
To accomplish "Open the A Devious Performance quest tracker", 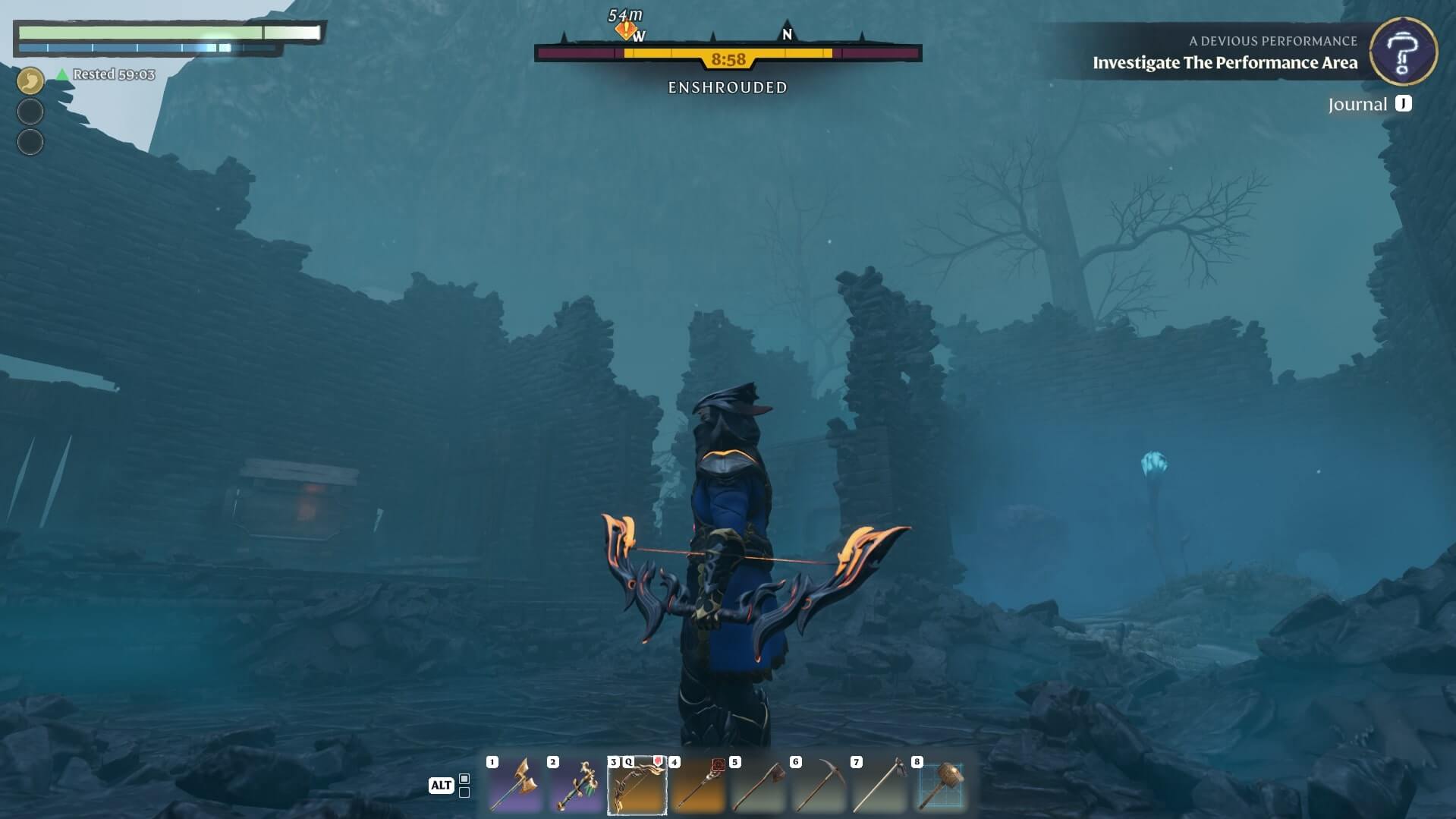I will pyautogui.click(x=1224, y=52).
